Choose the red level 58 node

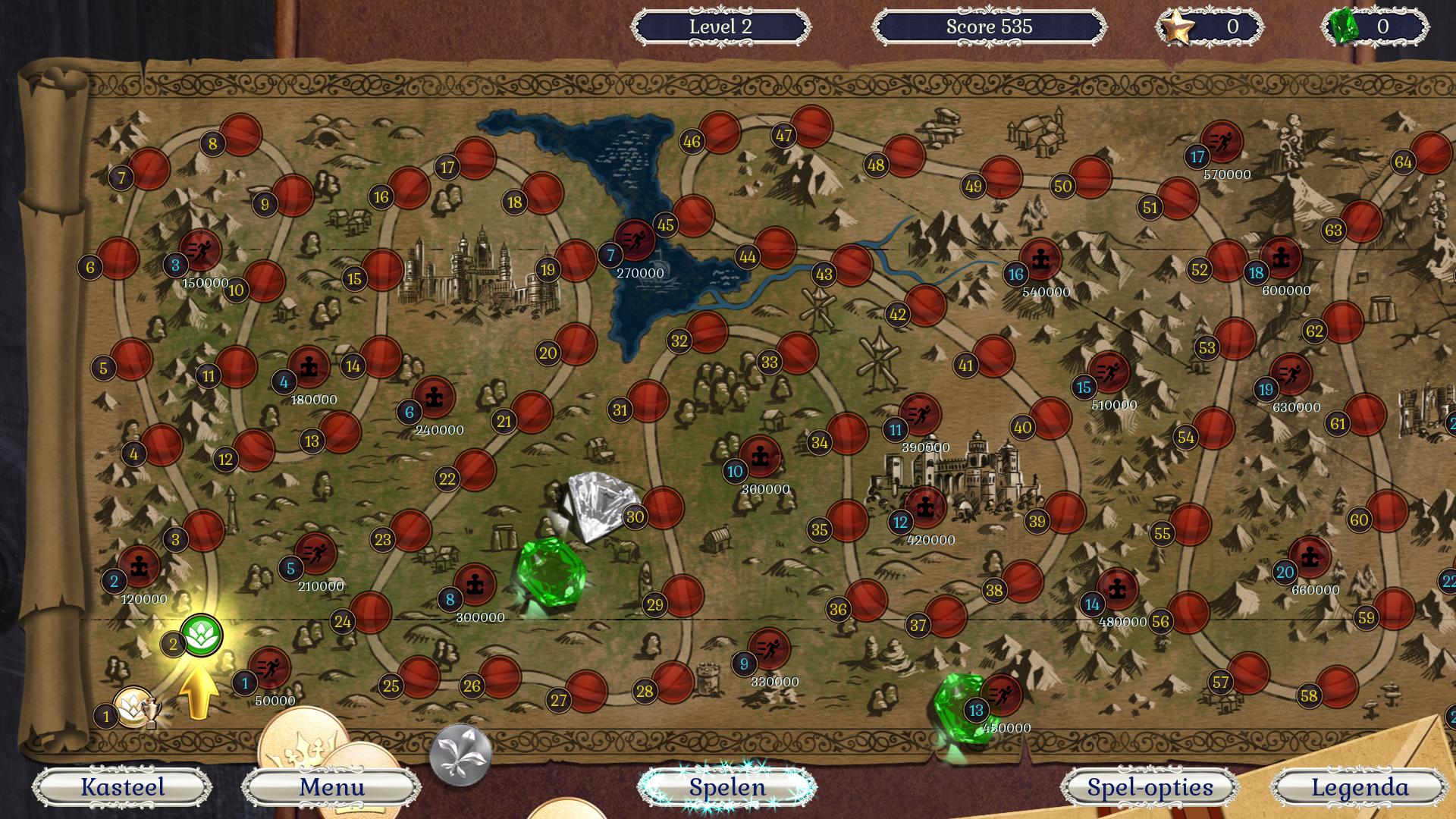pos(1337,686)
